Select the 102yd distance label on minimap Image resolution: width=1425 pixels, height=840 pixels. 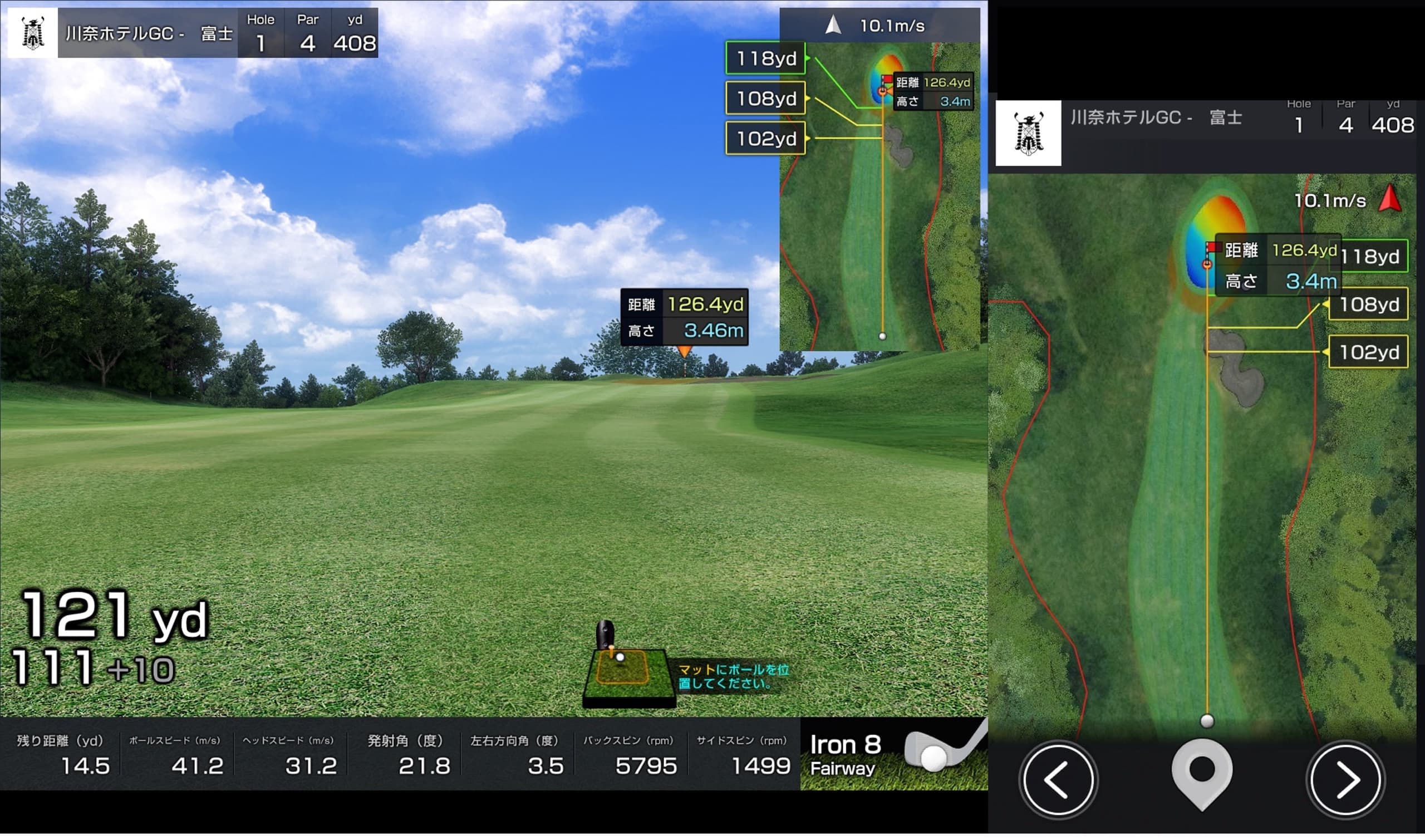765,139
